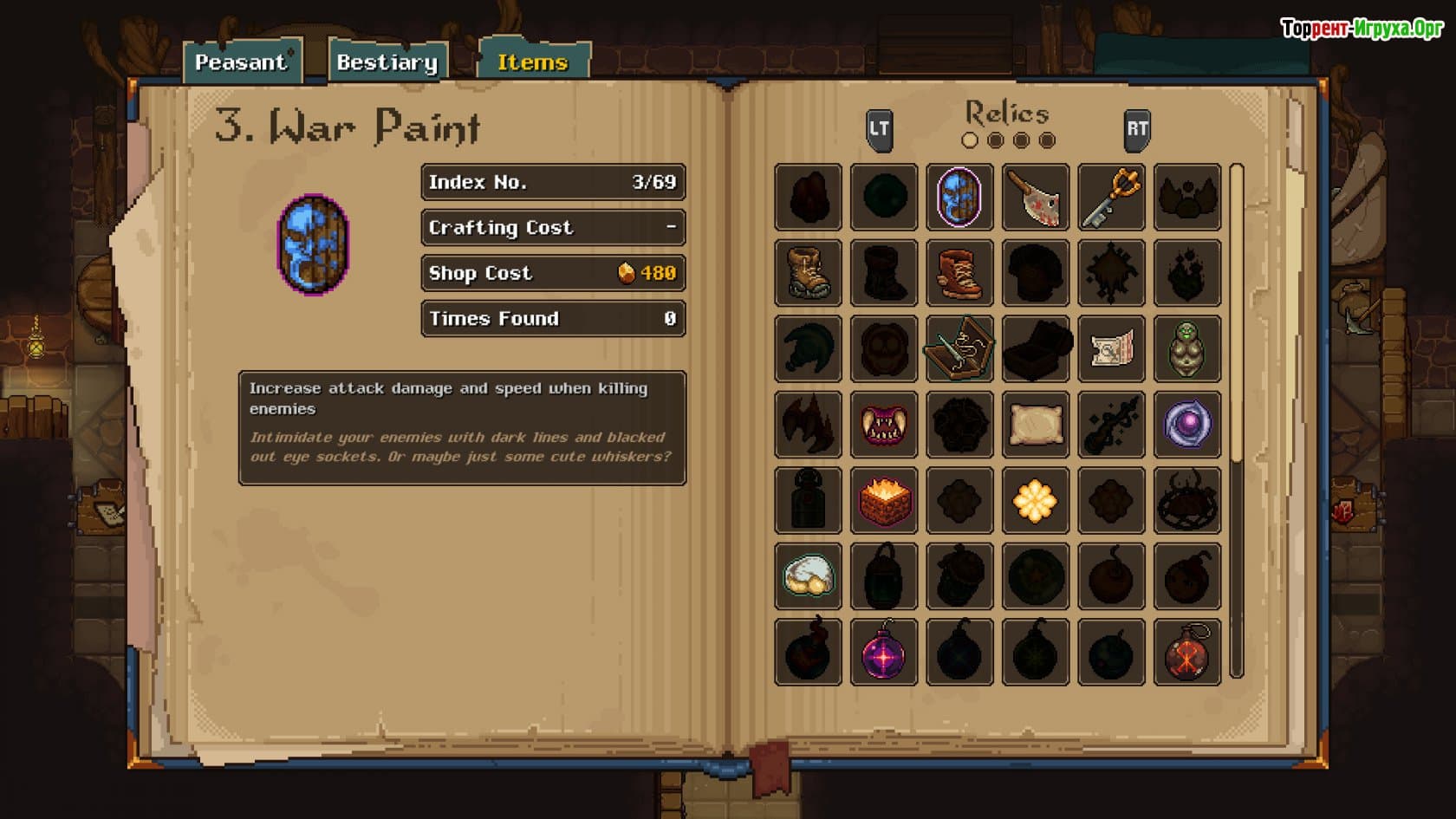Image resolution: width=1456 pixels, height=819 pixels.
Task: Select the blue War Paint relic
Action: point(959,198)
